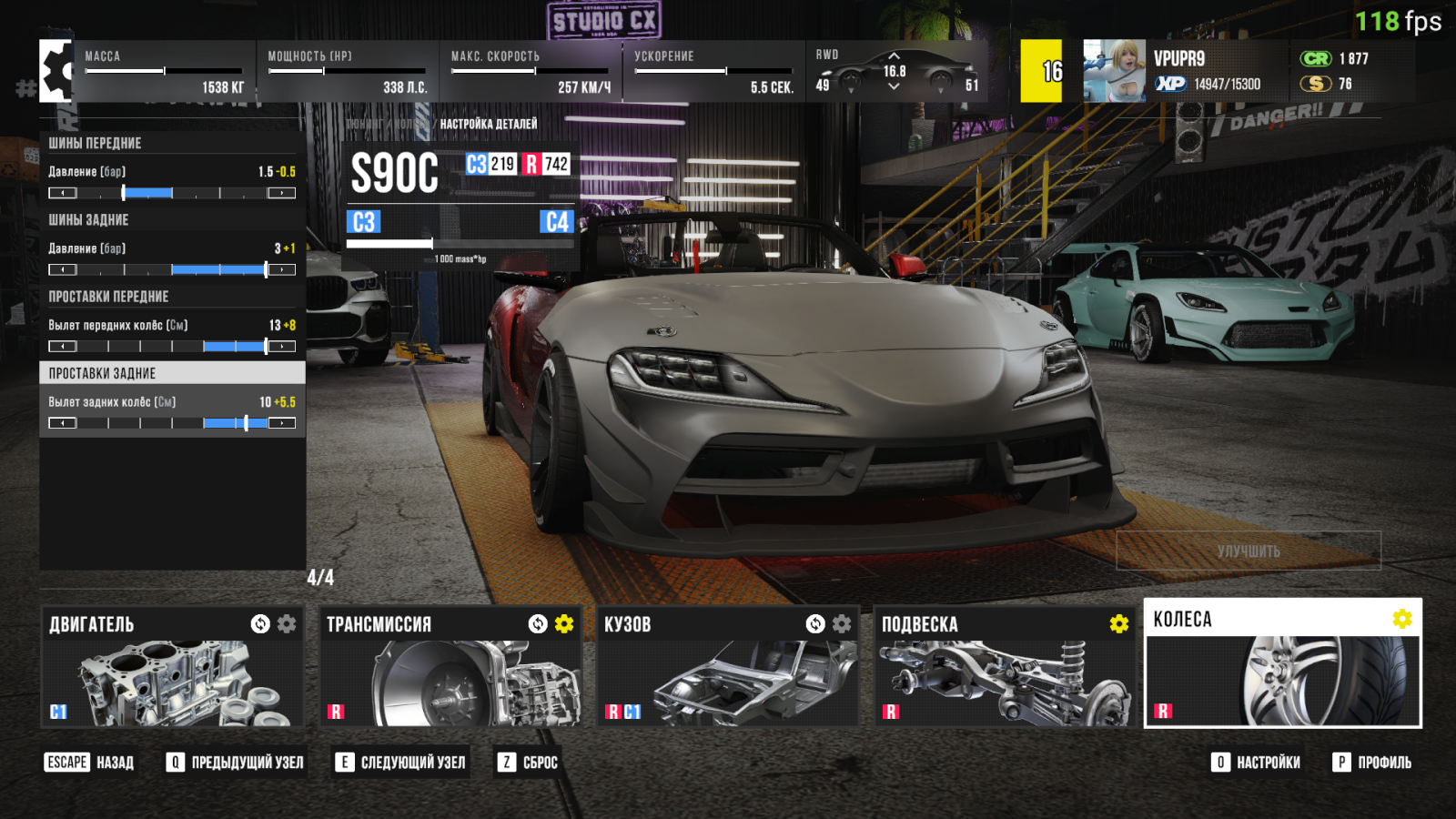Screen dimensions: 1456x819
Task: Increase rear tire pressure with right arrow
Action: point(281,269)
